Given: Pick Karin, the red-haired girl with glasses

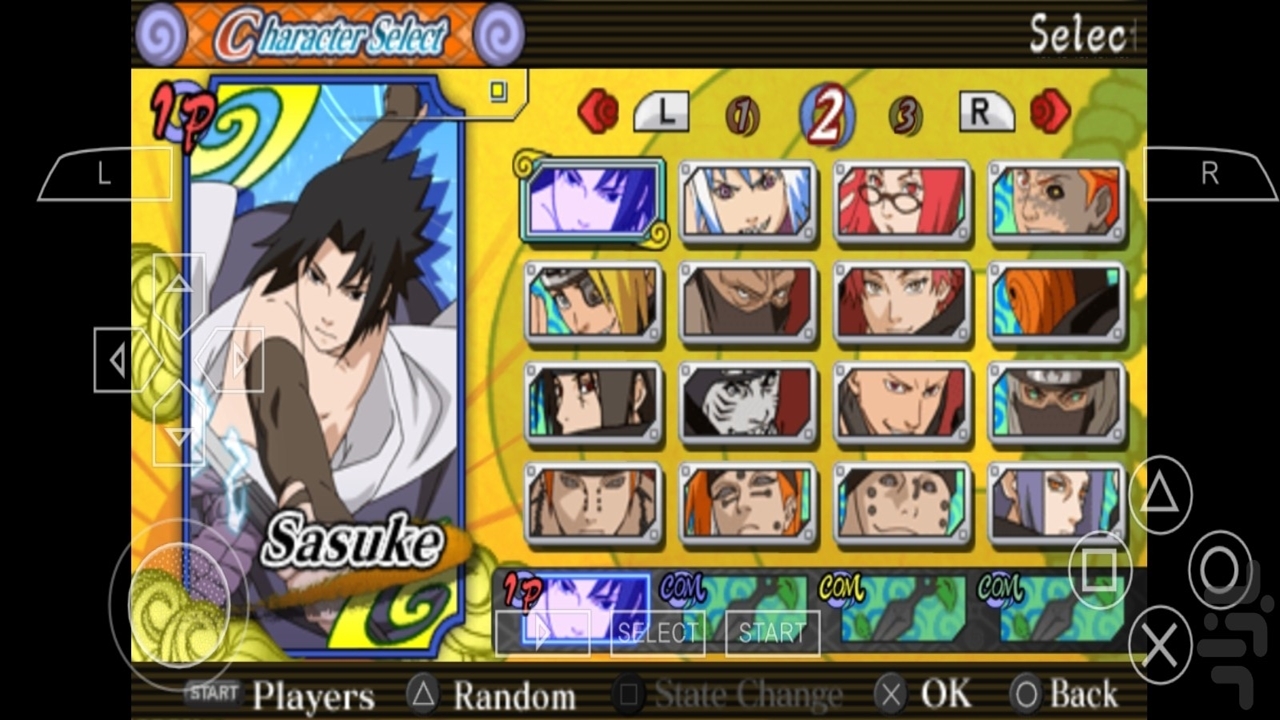Looking at the screenshot, I should (902, 201).
